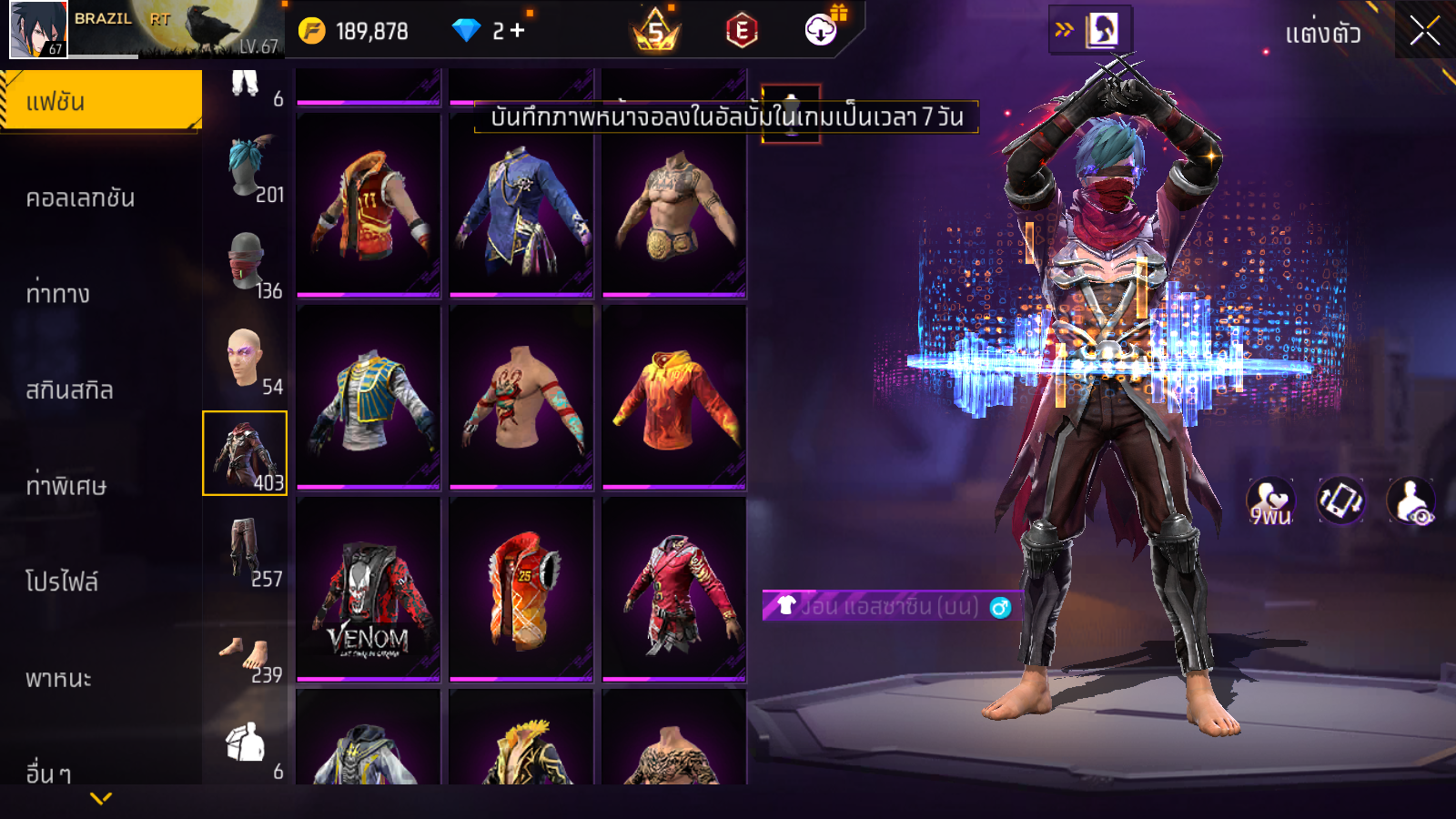Open the cloud download gift icon
Image resolution: width=1456 pixels, height=819 pixels.
click(822, 29)
